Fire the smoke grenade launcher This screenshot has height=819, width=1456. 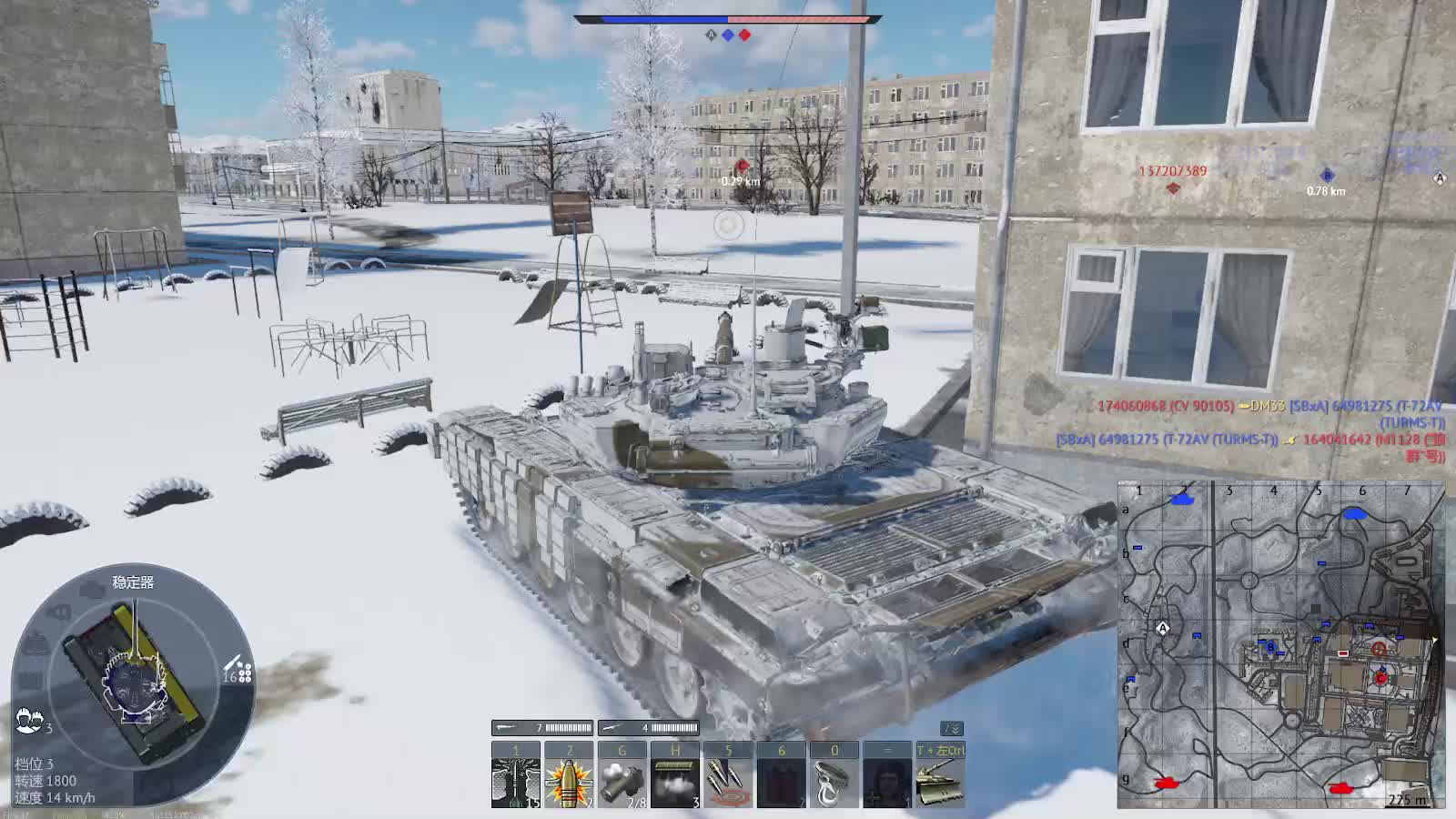click(622, 781)
